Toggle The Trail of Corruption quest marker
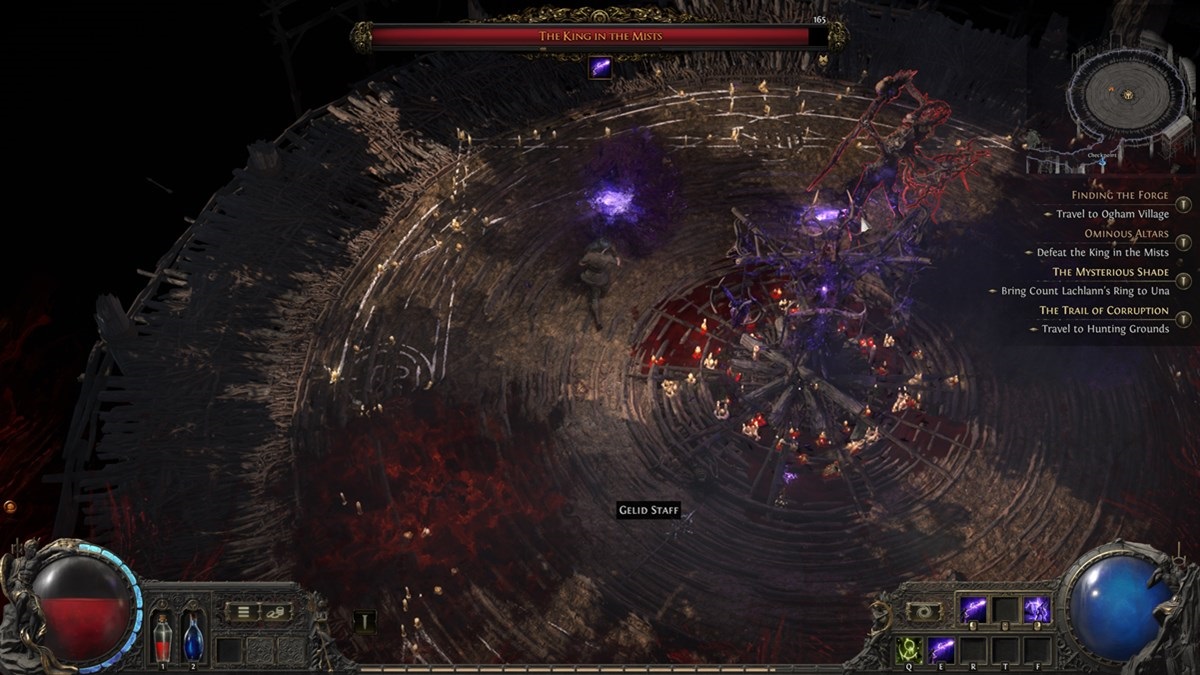The image size is (1200, 675). point(1183,319)
